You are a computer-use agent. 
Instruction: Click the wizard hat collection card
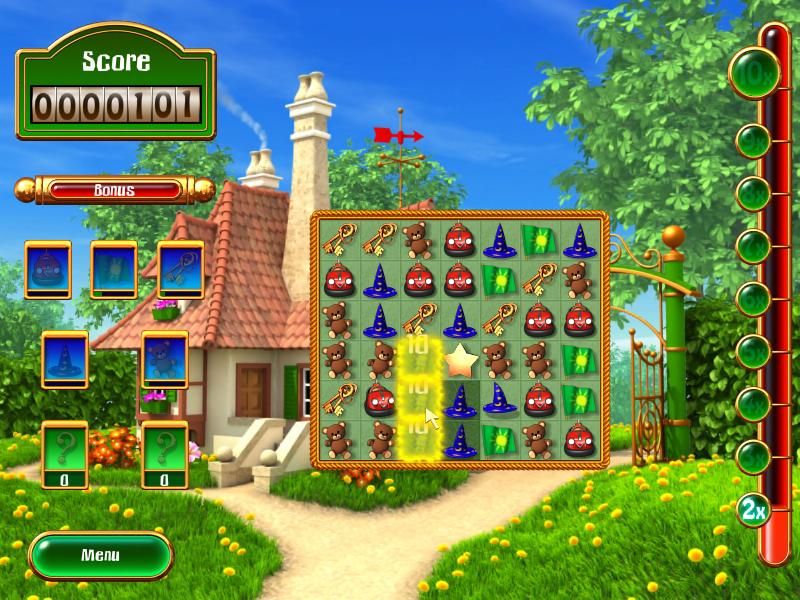(64, 360)
